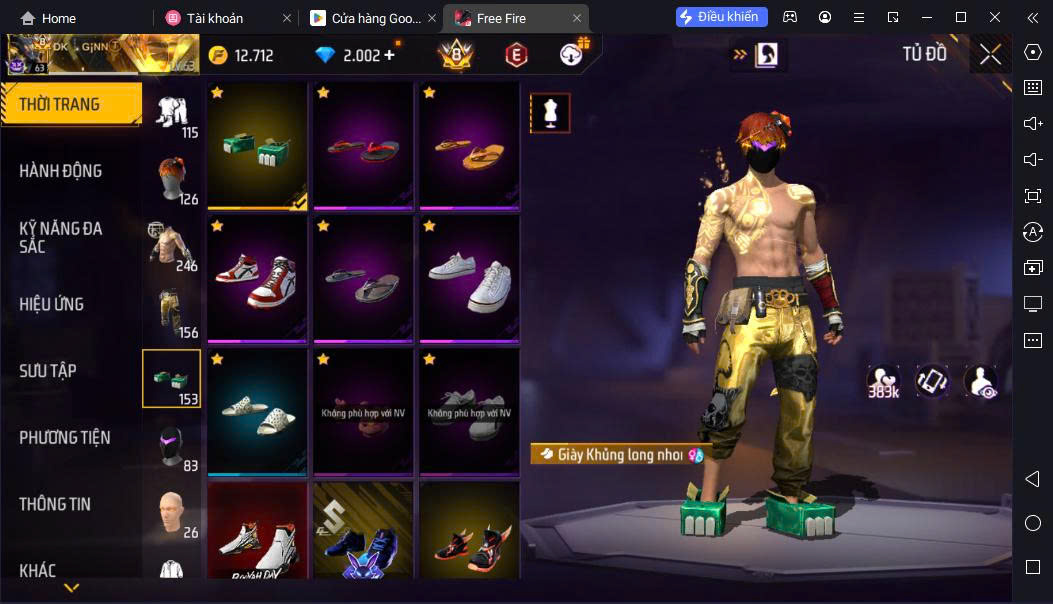Select the white perforated slide sandals

coord(258,411)
